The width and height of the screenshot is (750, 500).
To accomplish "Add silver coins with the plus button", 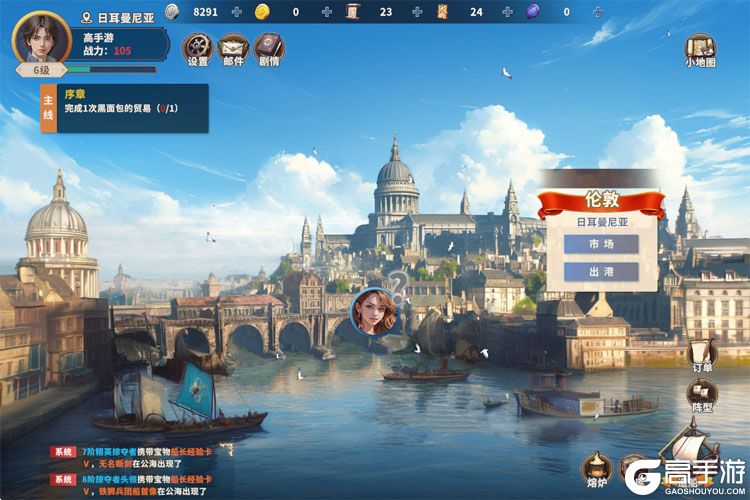I will click(237, 12).
